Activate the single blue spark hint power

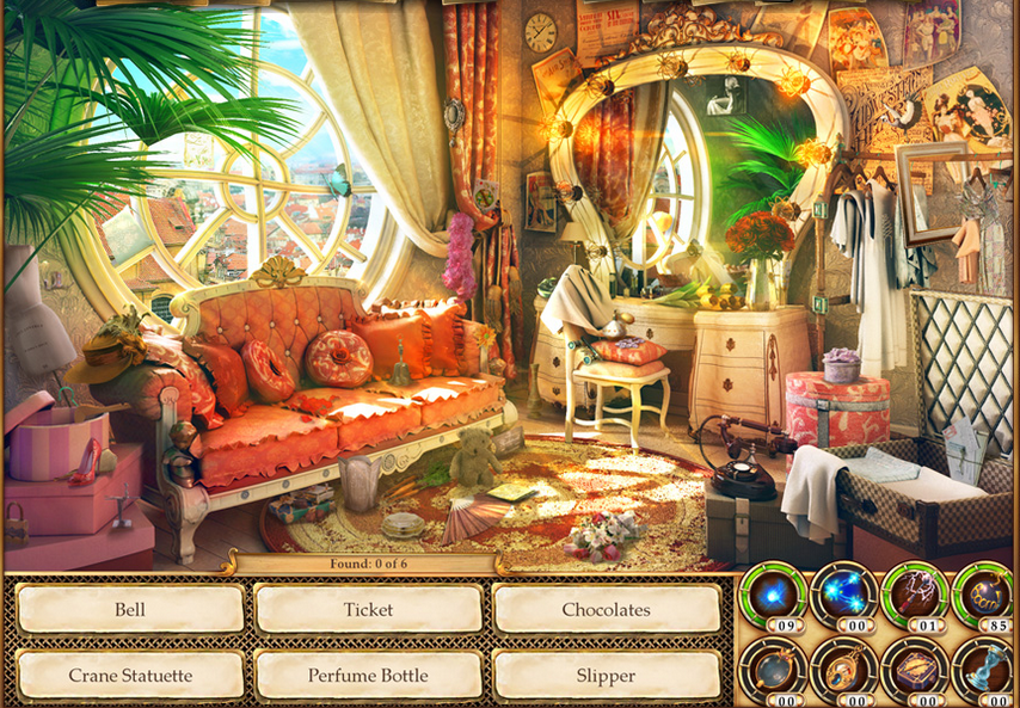click(772, 596)
